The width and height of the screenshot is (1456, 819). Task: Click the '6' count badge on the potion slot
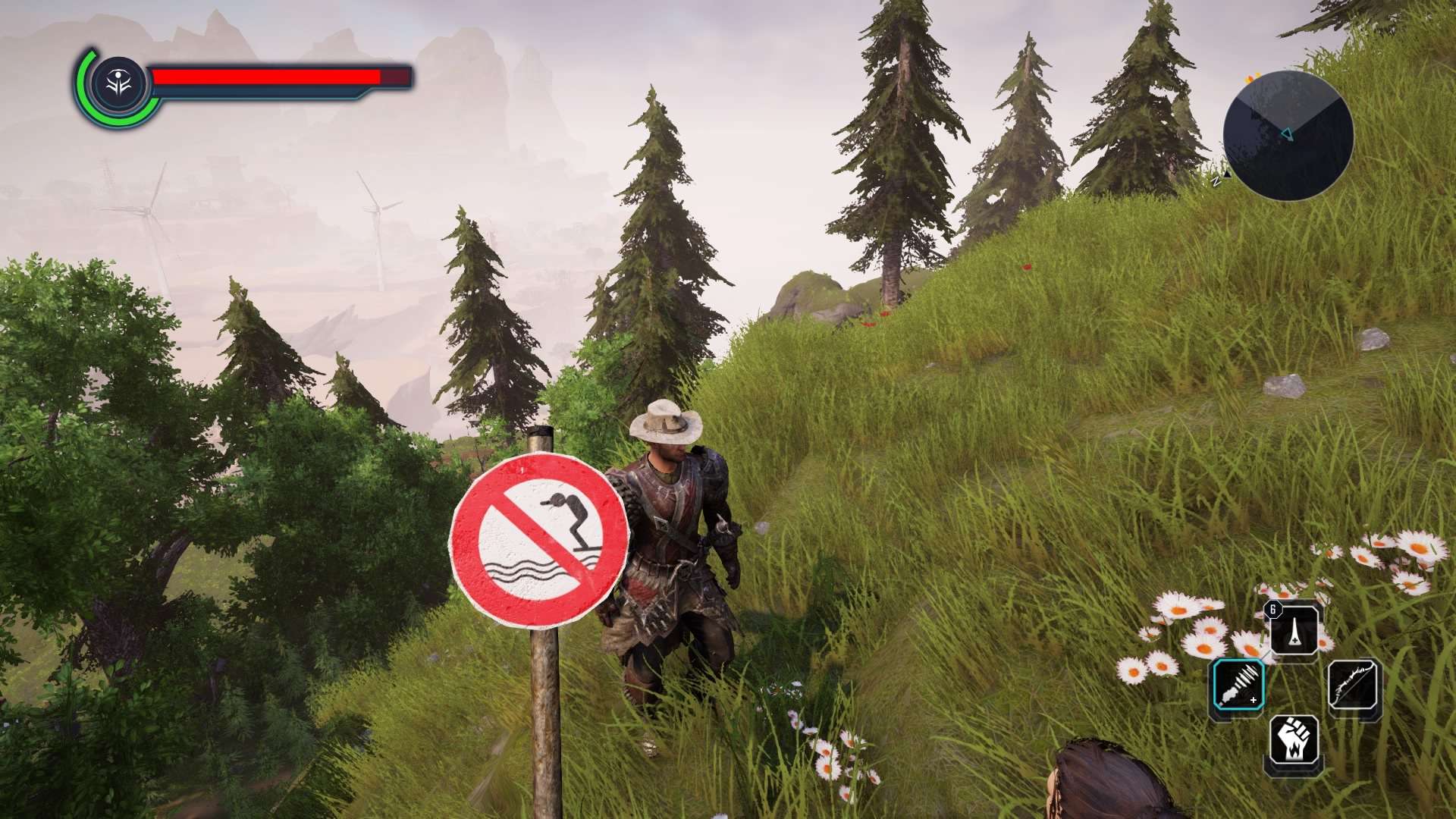(1272, 610)
